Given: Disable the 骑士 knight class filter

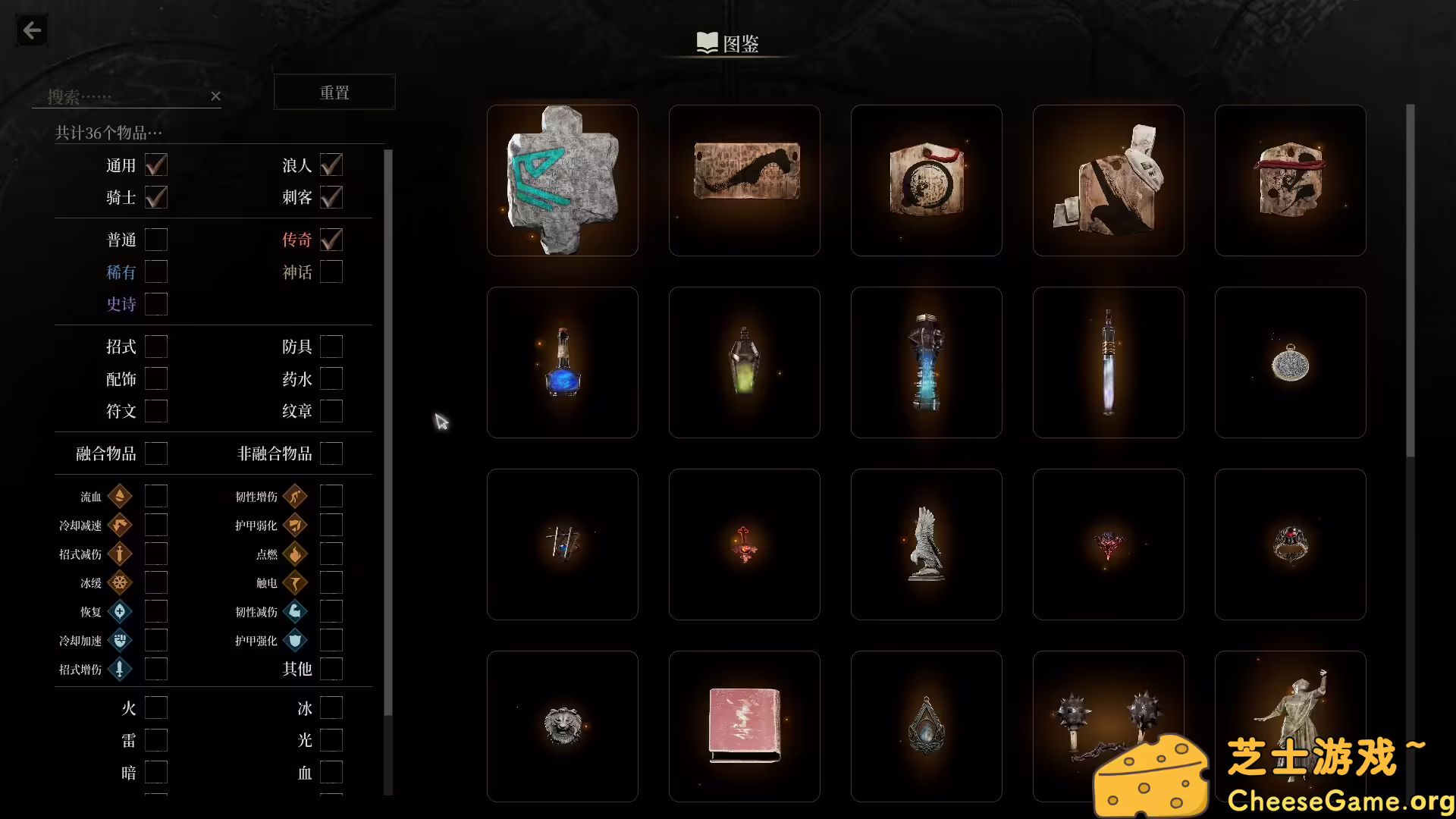Looking at the screenshot, I should (155, 197).
